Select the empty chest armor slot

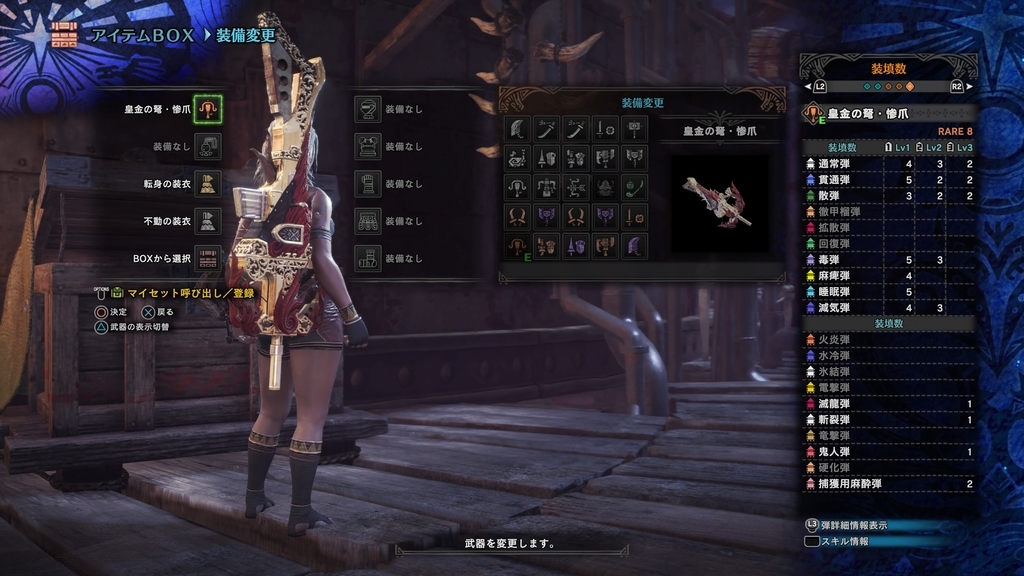(369, 146)
